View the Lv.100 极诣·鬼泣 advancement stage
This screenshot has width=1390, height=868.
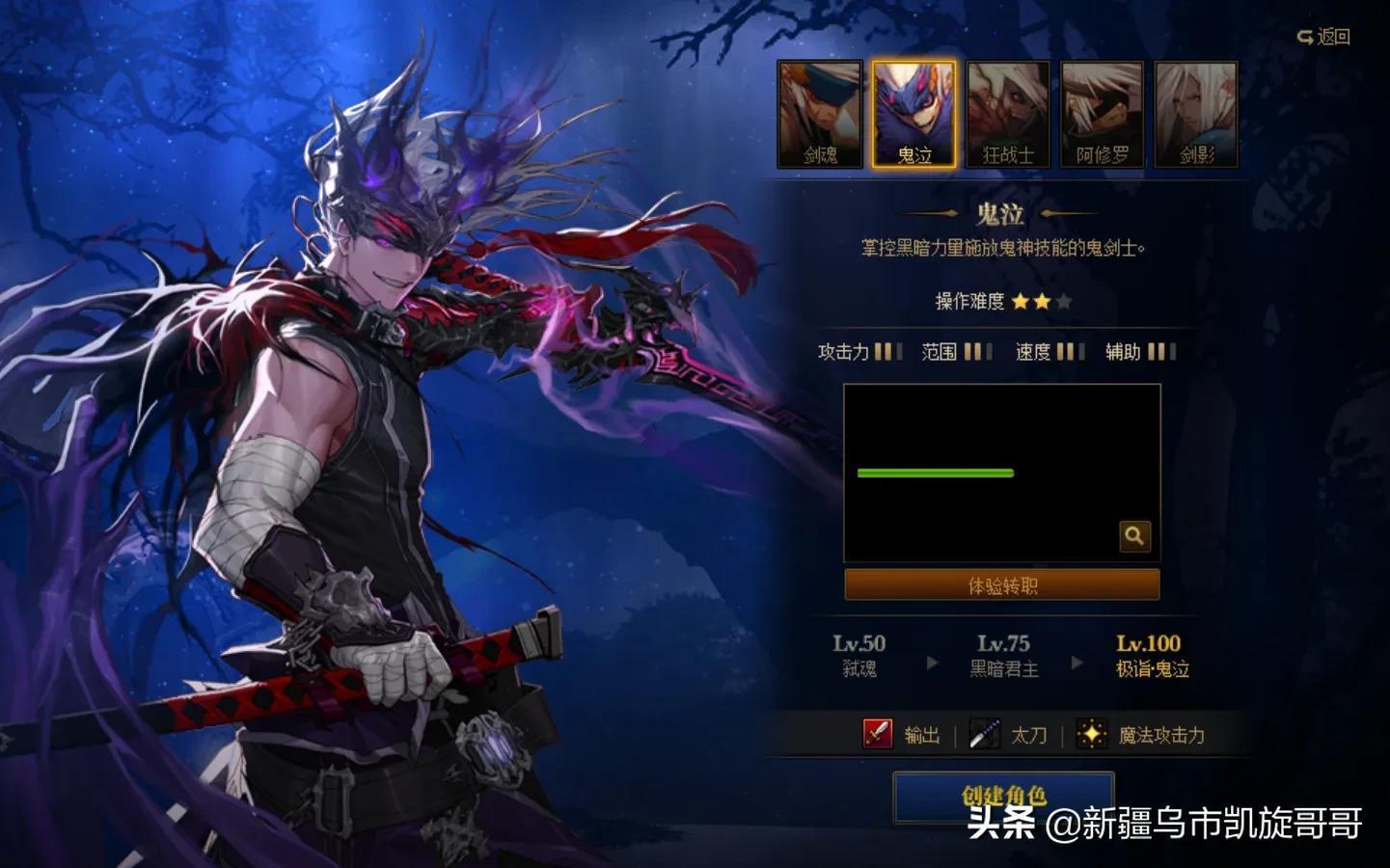coord(1150,655)
